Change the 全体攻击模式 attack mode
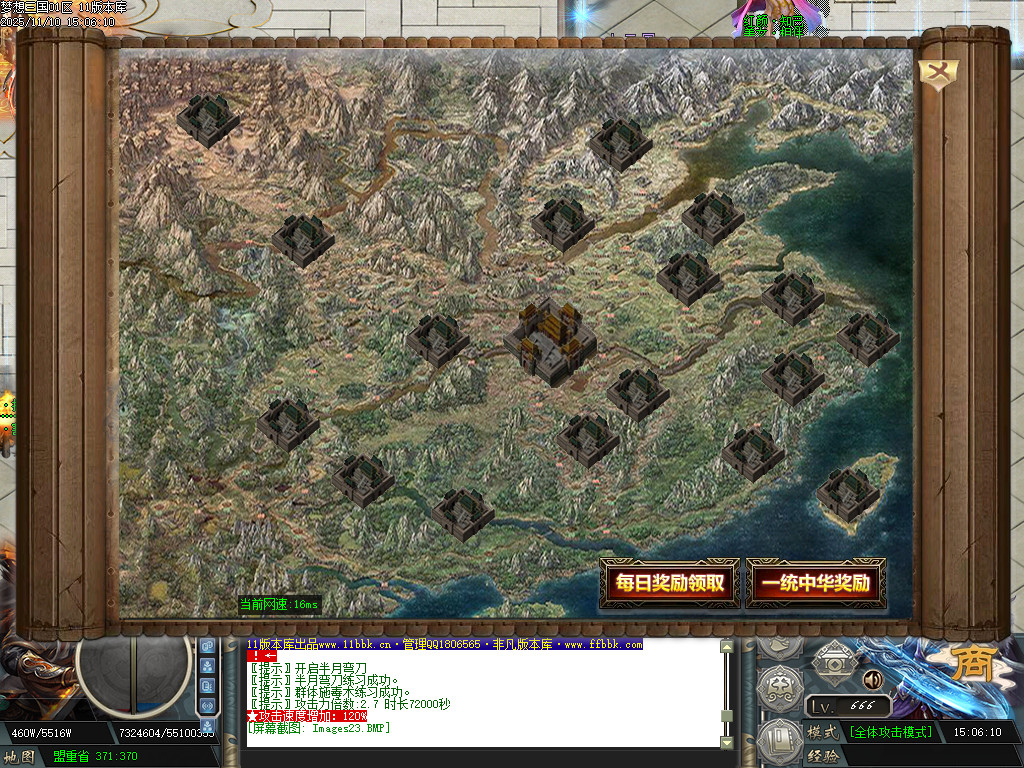This screenshot has width=1024, height=768. click(x=890, y=732)
